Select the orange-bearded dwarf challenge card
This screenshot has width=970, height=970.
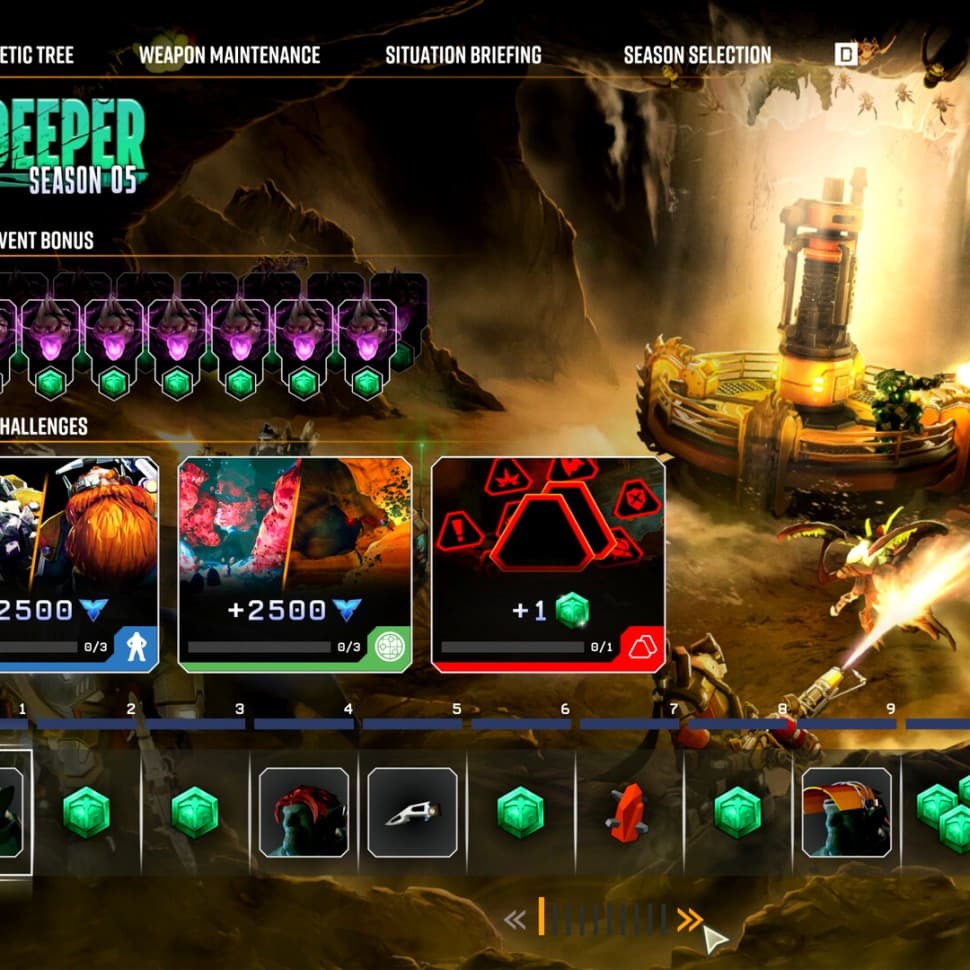click(80, 563)
